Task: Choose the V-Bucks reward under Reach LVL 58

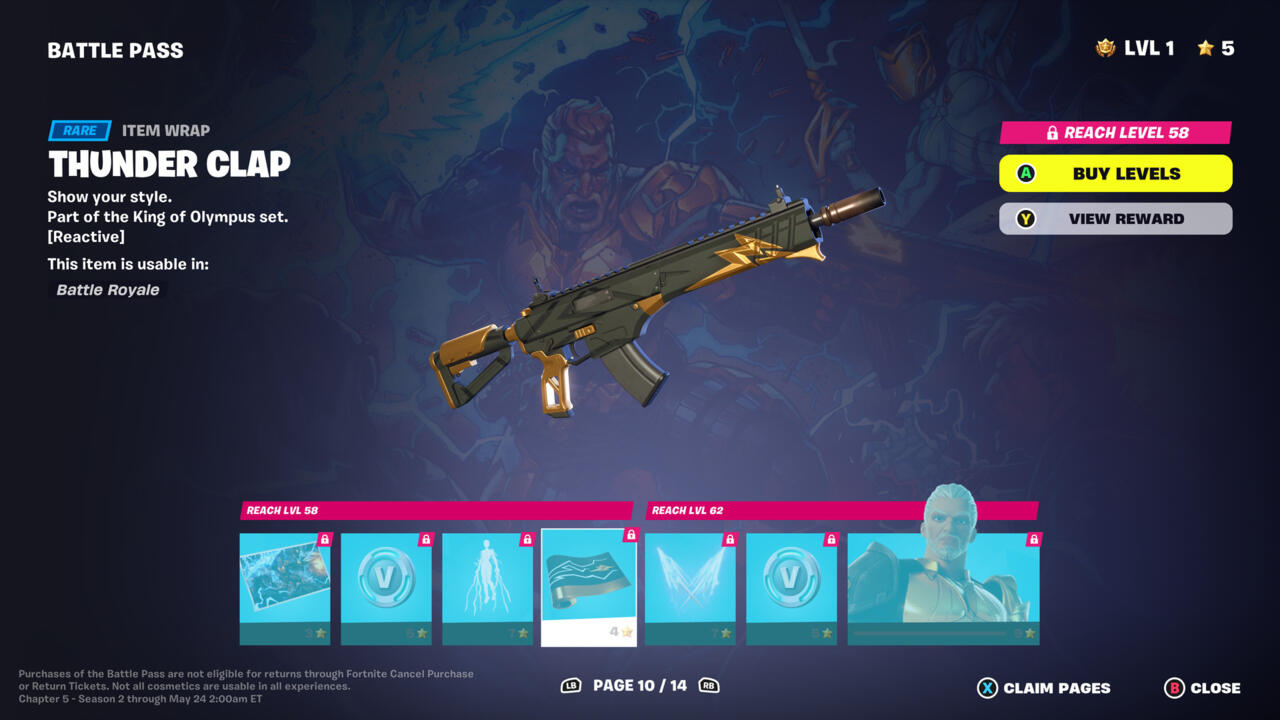Action: [386, 588]
